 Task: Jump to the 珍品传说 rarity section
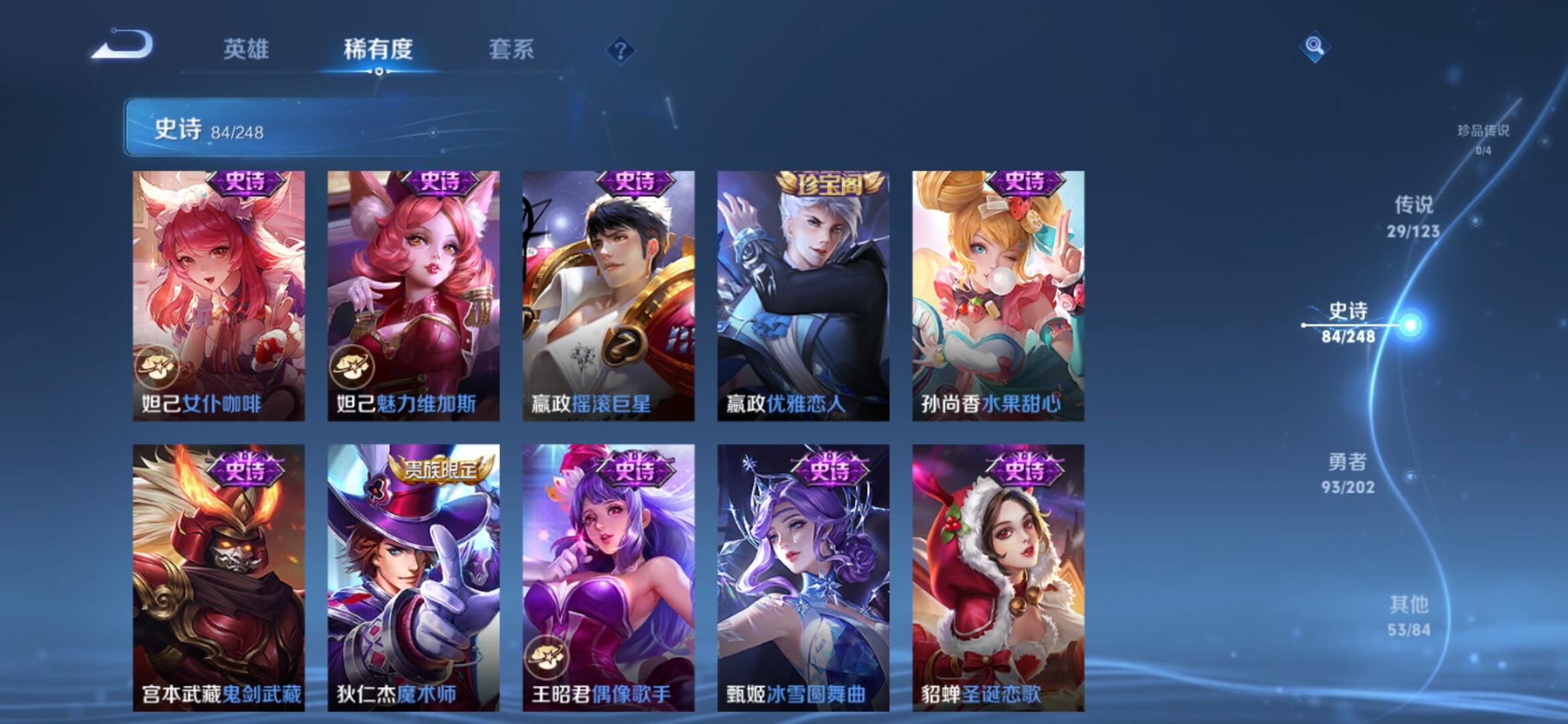click(1483, 138)
